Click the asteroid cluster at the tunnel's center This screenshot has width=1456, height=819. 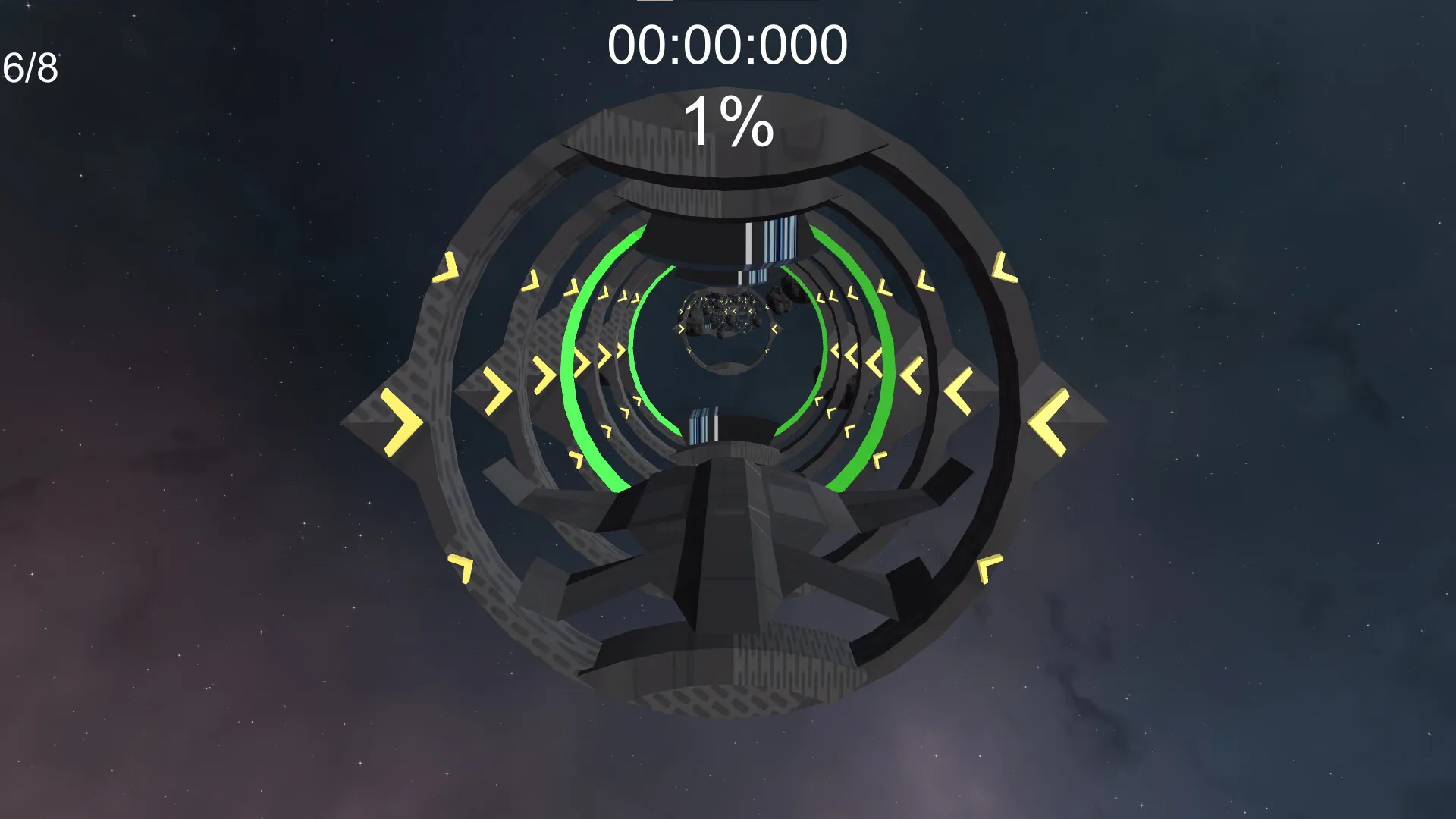(723, 318)
